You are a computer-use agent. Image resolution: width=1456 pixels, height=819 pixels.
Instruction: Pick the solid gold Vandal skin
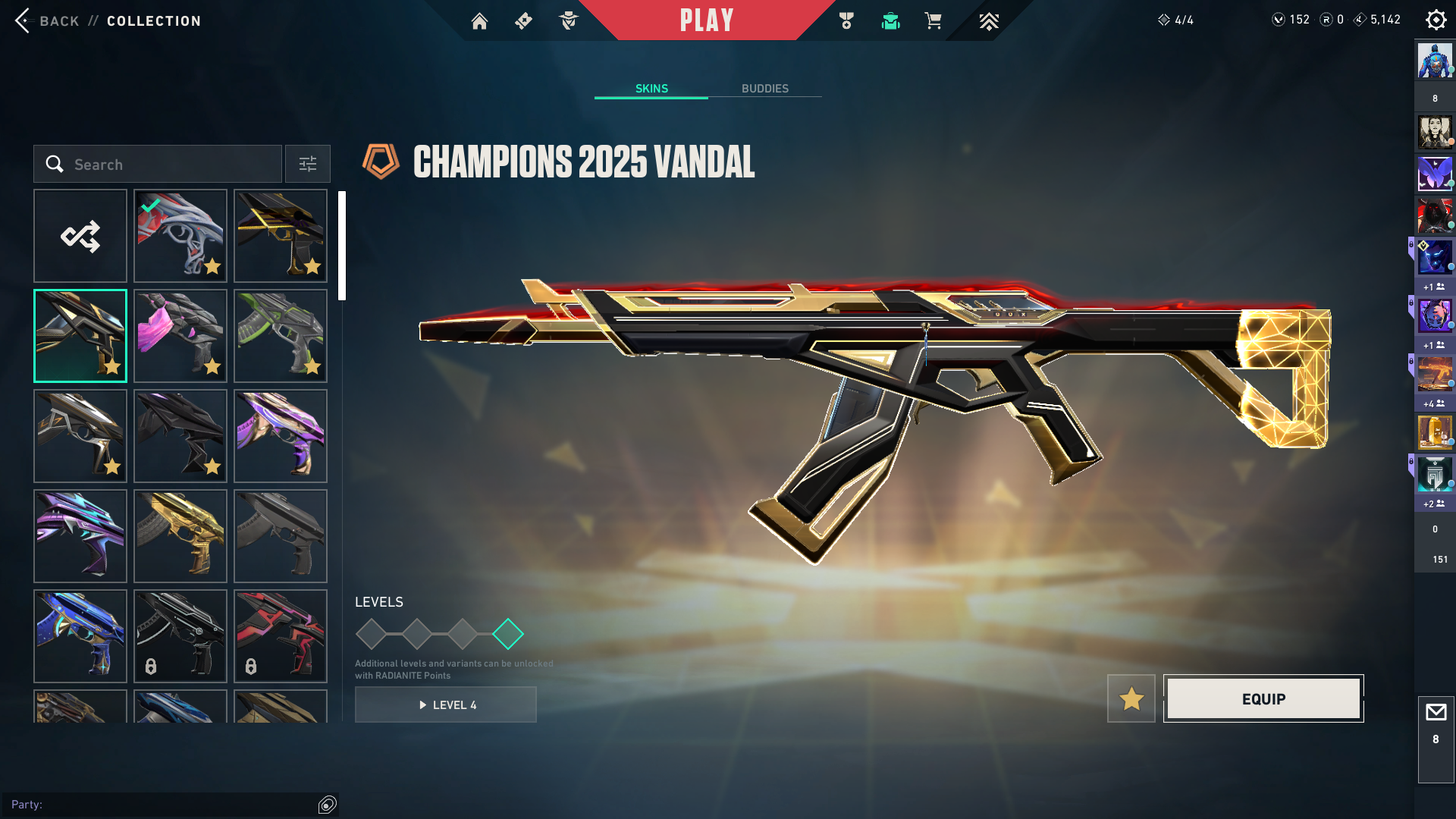tap(180, 536)
